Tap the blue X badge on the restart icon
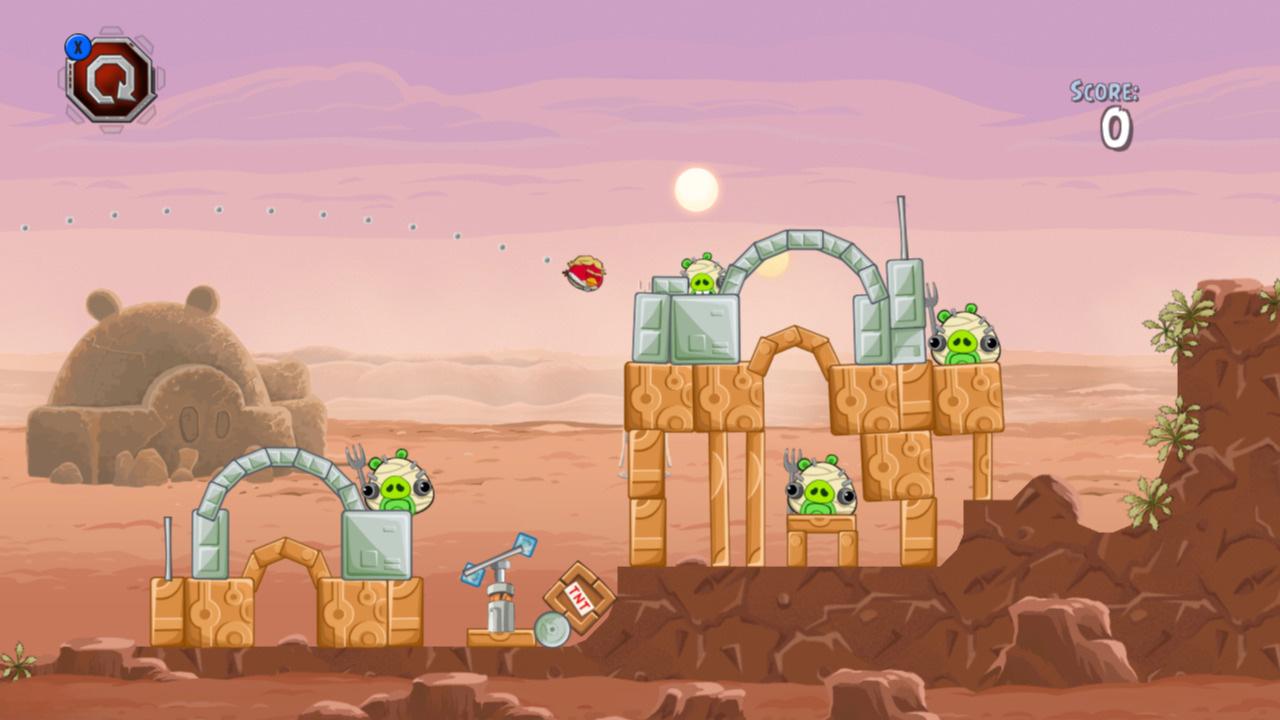The width and height of the screenshot is (1280, 720). [x=80, y=45]
